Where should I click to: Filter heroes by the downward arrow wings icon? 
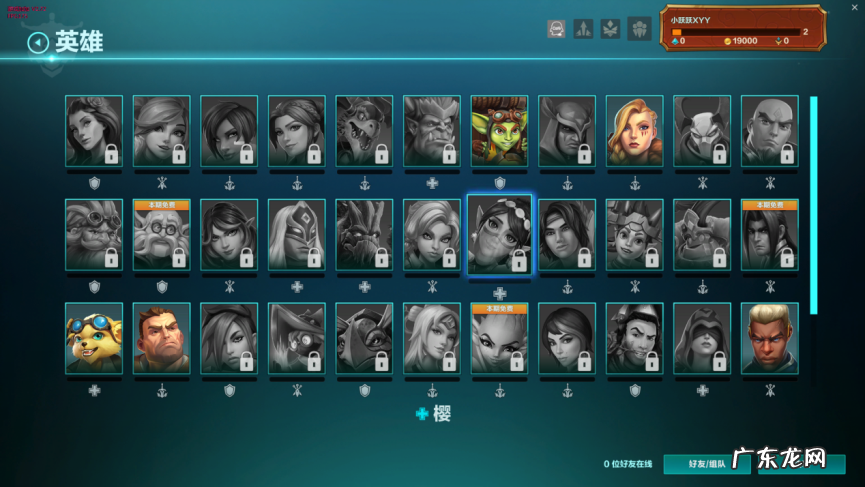click(x=610, y=29)
